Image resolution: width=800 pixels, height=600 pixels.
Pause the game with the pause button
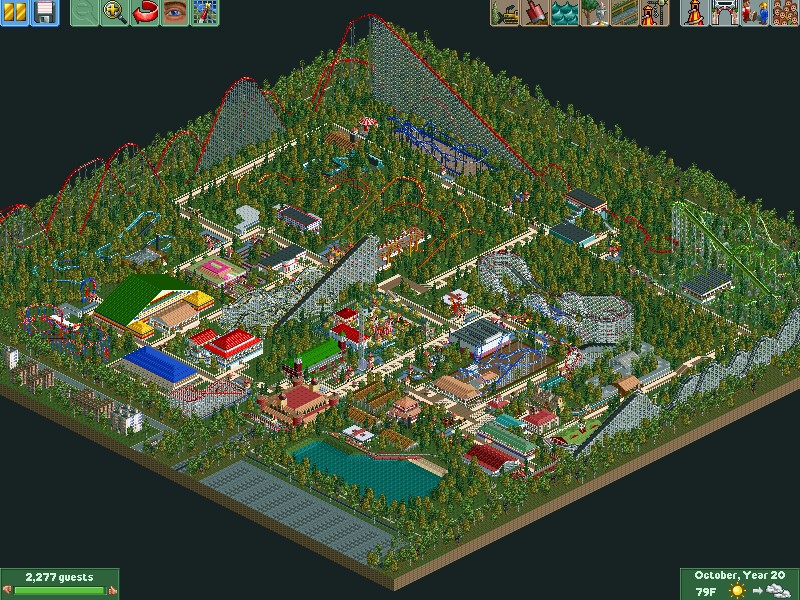(16, 13)
